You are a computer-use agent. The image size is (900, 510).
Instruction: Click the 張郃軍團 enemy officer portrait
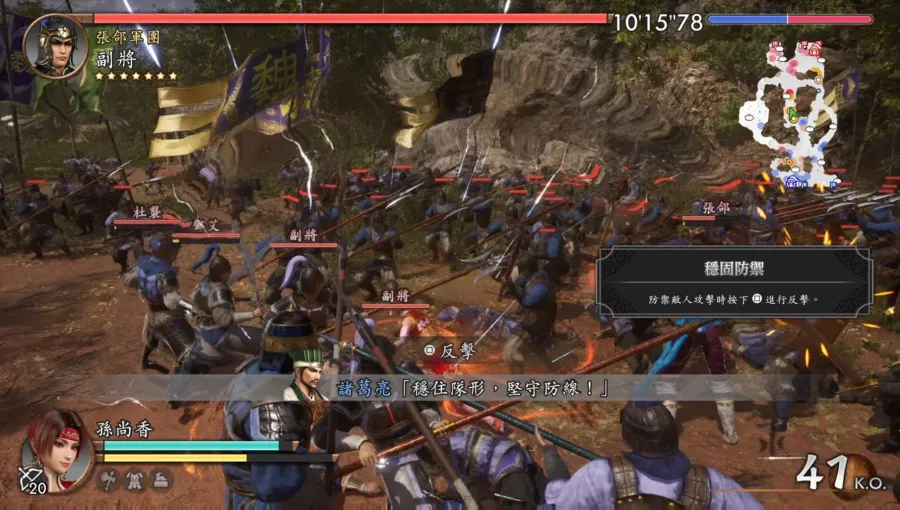click(55, 46)
